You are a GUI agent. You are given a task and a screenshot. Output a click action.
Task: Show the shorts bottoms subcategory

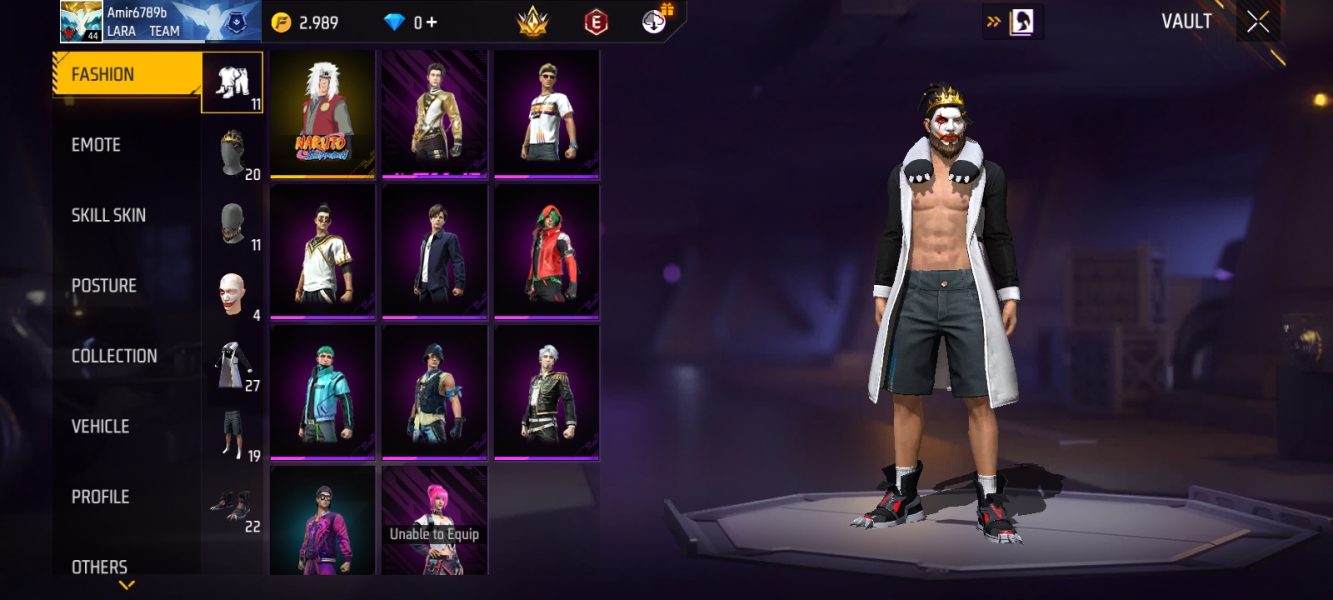click(x=233, y=435)
